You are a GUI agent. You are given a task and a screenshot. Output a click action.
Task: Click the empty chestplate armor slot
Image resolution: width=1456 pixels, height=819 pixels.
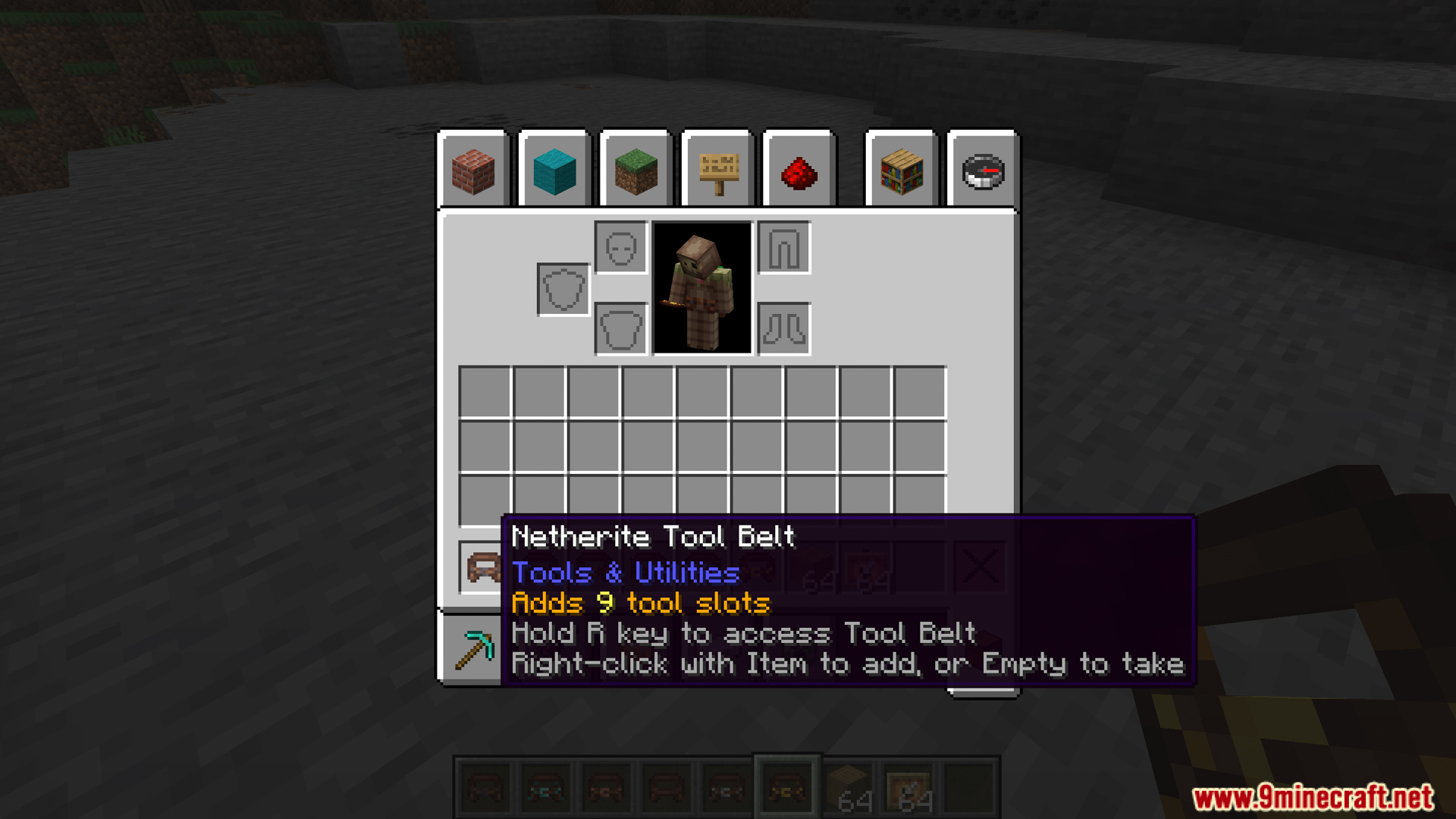pyautogui.click(x=620, y=329)
